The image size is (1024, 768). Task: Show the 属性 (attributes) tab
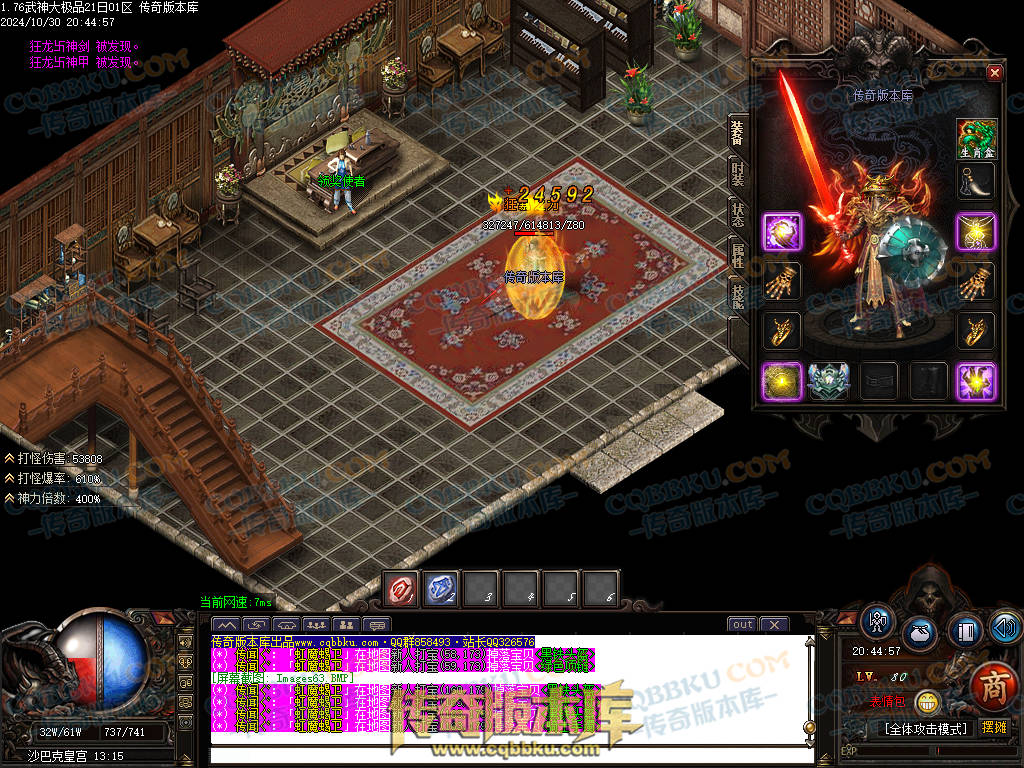point(737,258)
